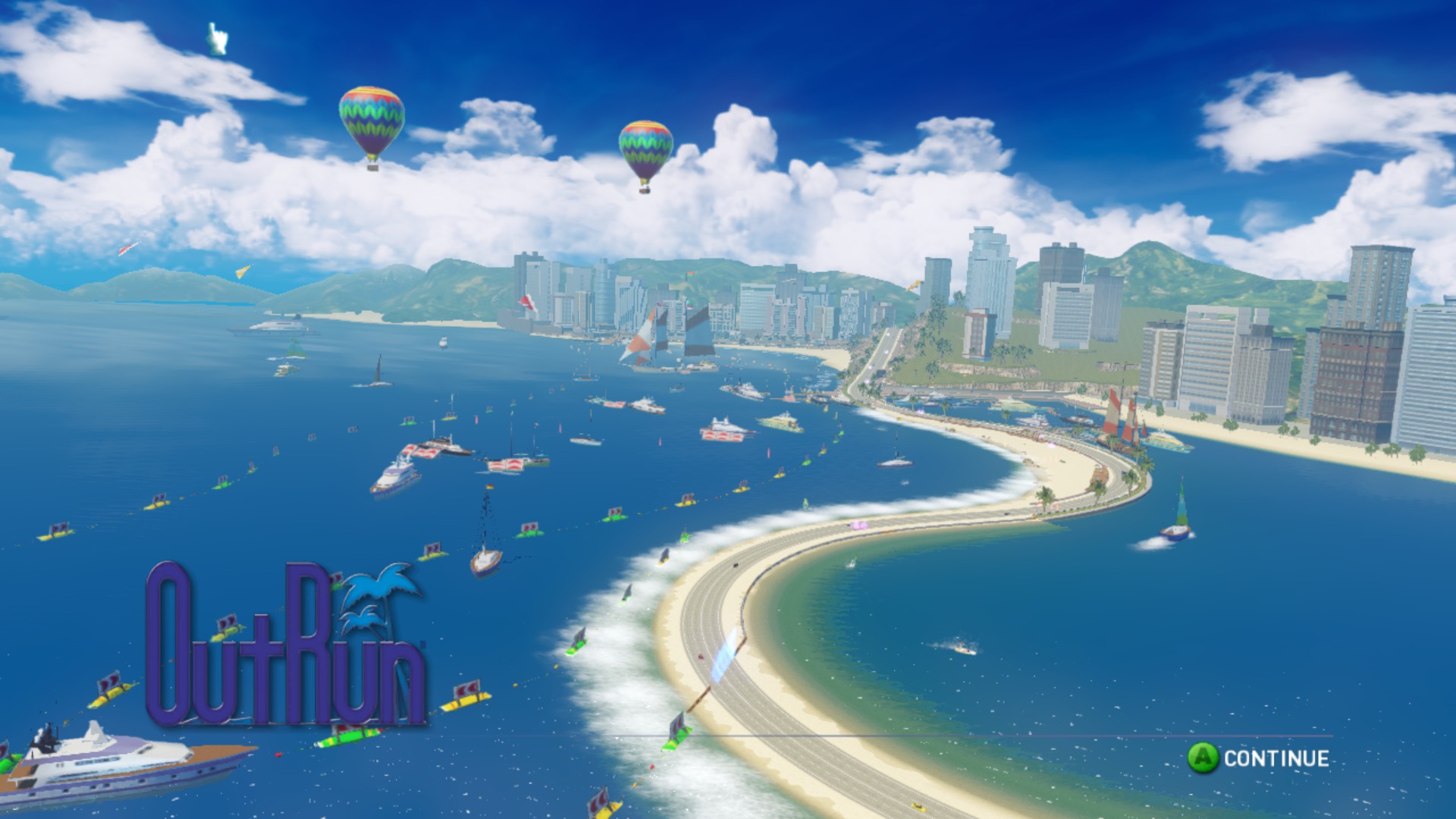Continue past the OutRun track intro
The width and height of the screenshot is (1456, 819).
coord(1259,758)
